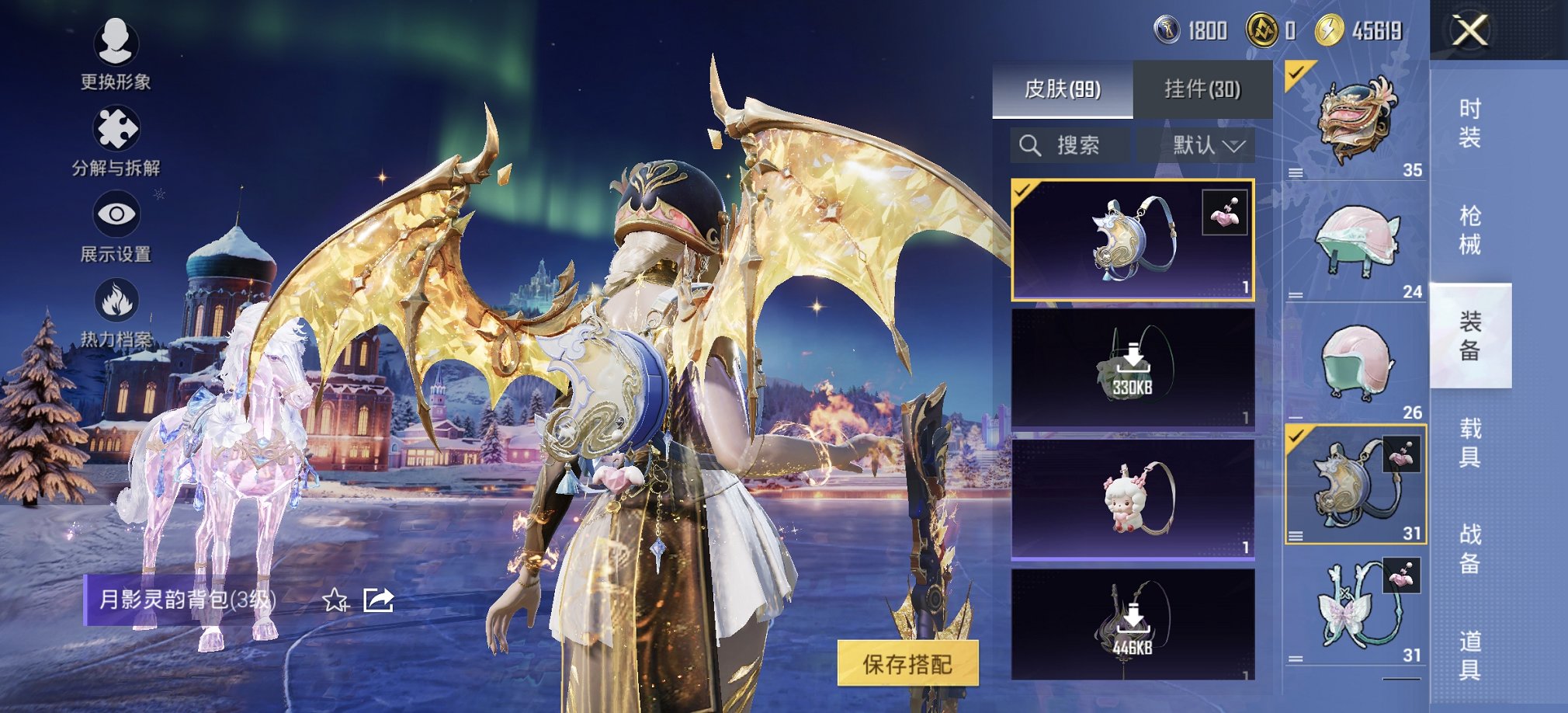Screen dimensions: 1568x713
Task: Switch to the 挂件(30) pendants tab
Action: click(x=1202, y=85)
